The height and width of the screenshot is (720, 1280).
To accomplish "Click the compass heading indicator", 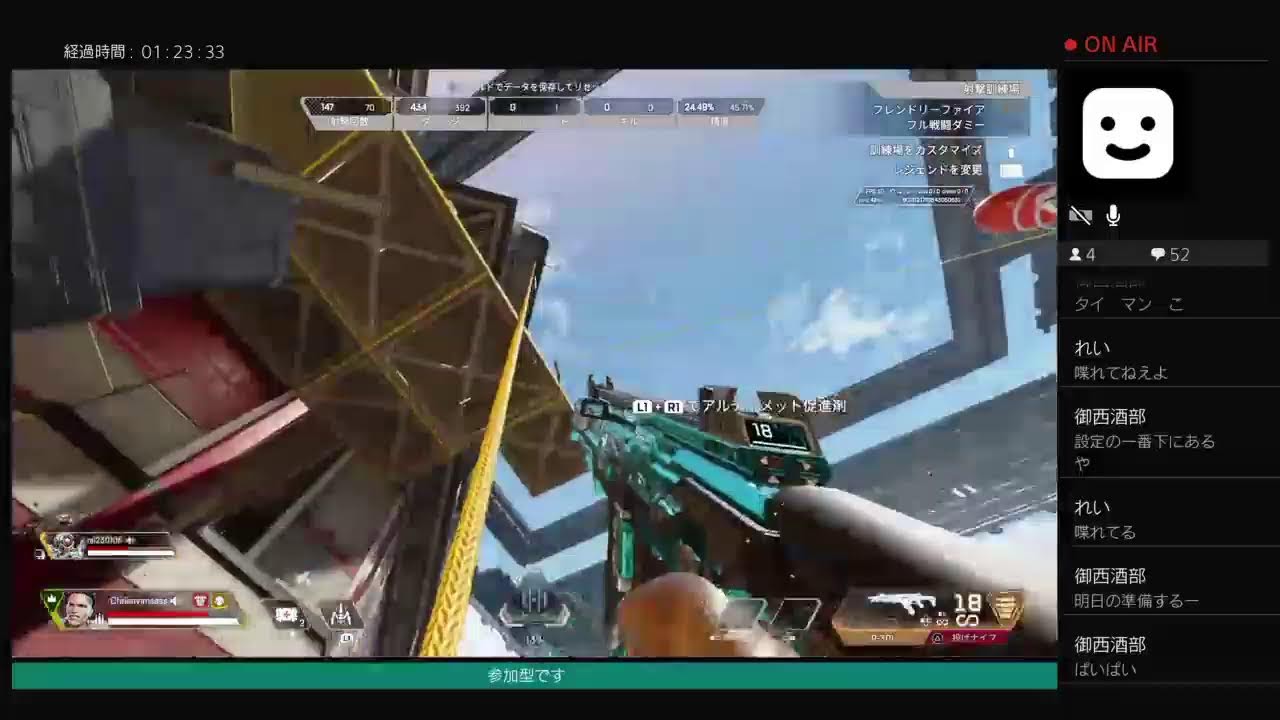I will 534,606.
